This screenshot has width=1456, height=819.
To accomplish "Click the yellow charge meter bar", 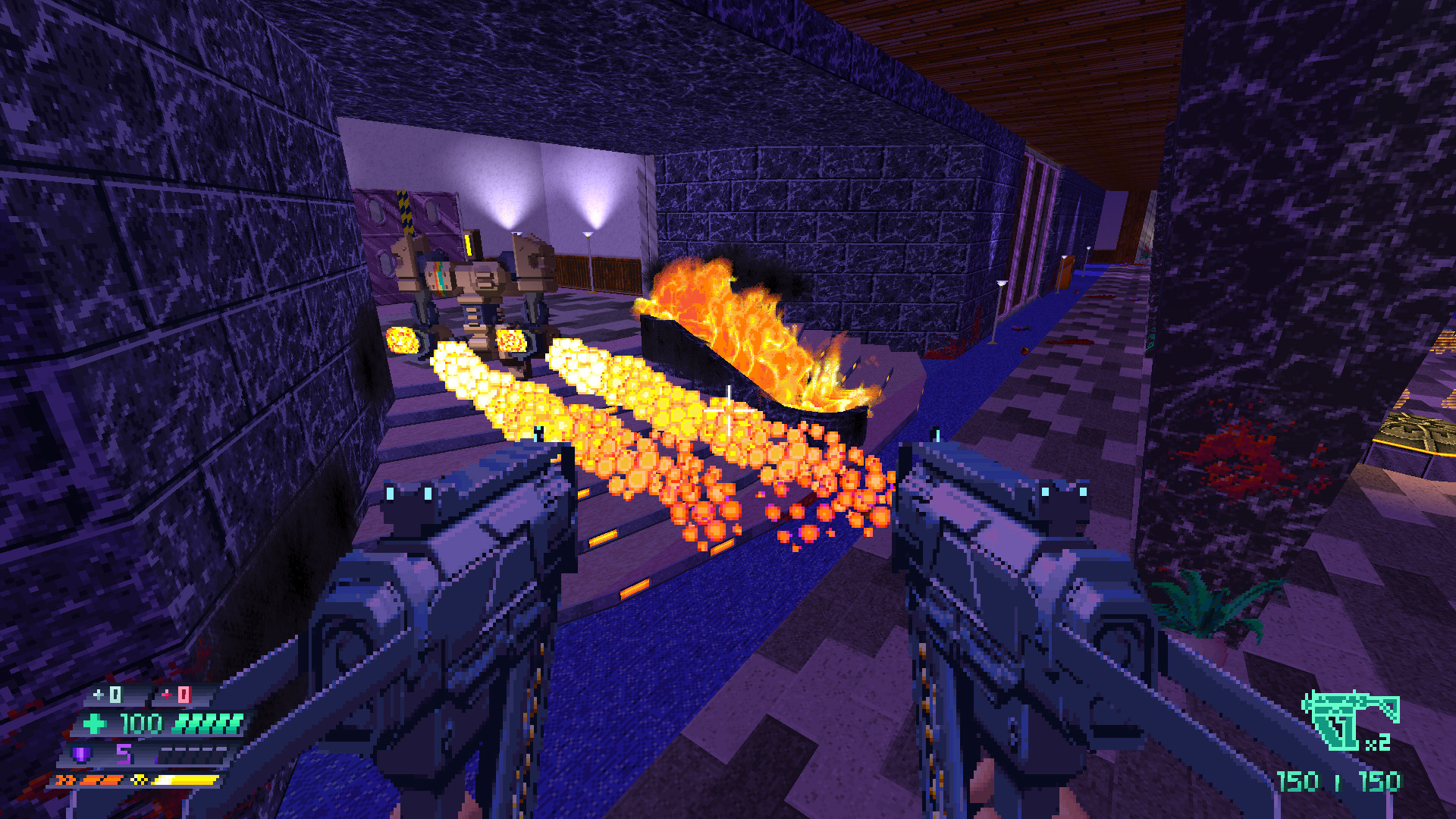I will pyautogui.click(x=184, y=779).
